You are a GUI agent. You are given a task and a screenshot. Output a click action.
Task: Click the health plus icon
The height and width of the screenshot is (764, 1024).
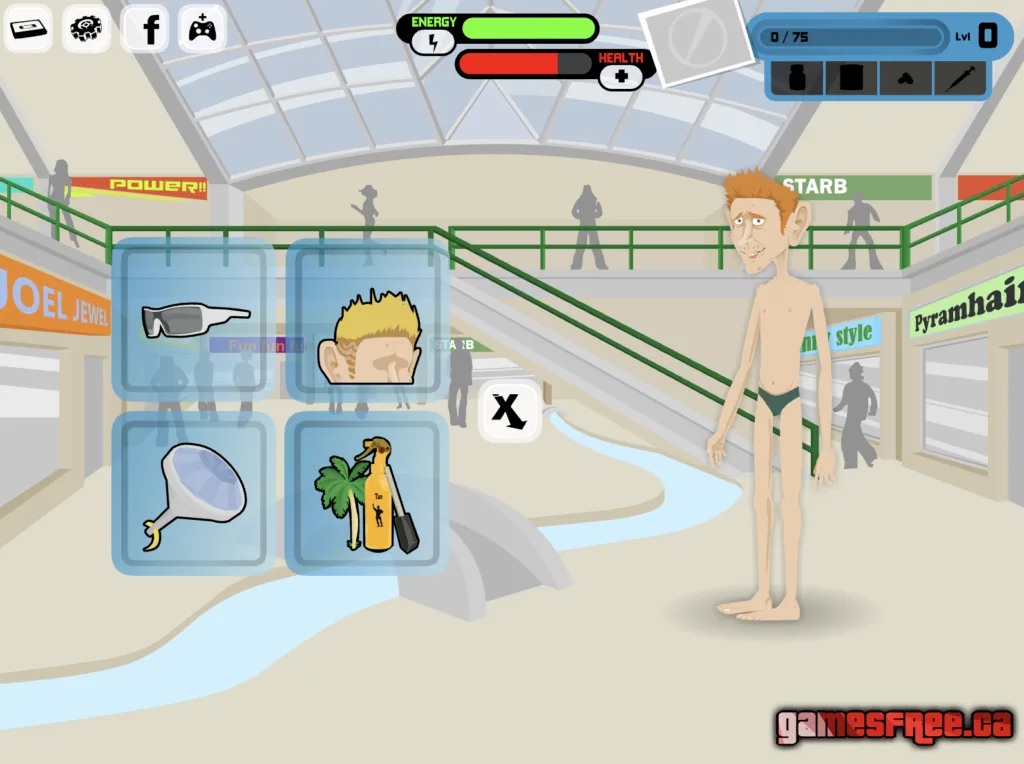point(621,76)
